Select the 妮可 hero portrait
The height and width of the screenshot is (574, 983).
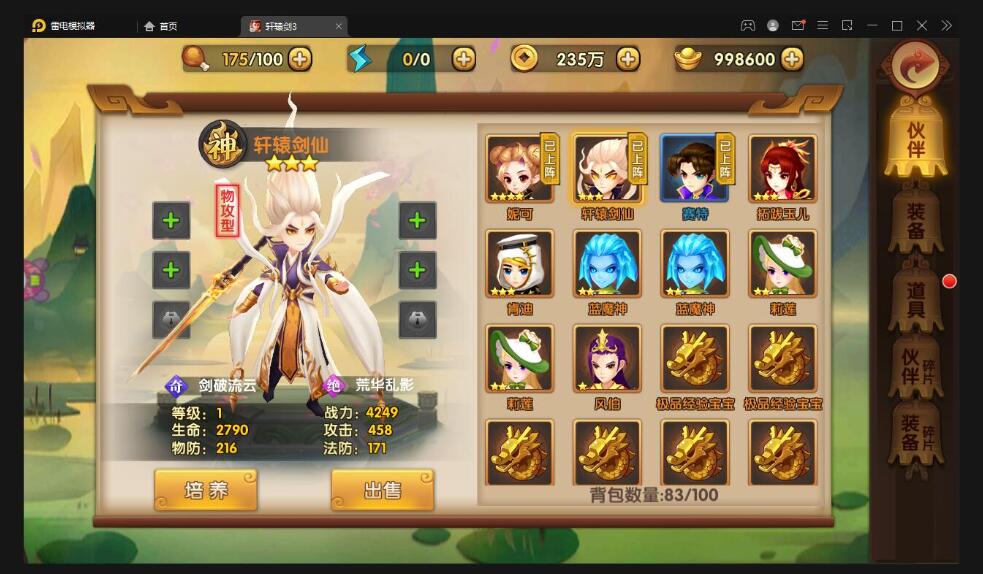pos(520,169)
